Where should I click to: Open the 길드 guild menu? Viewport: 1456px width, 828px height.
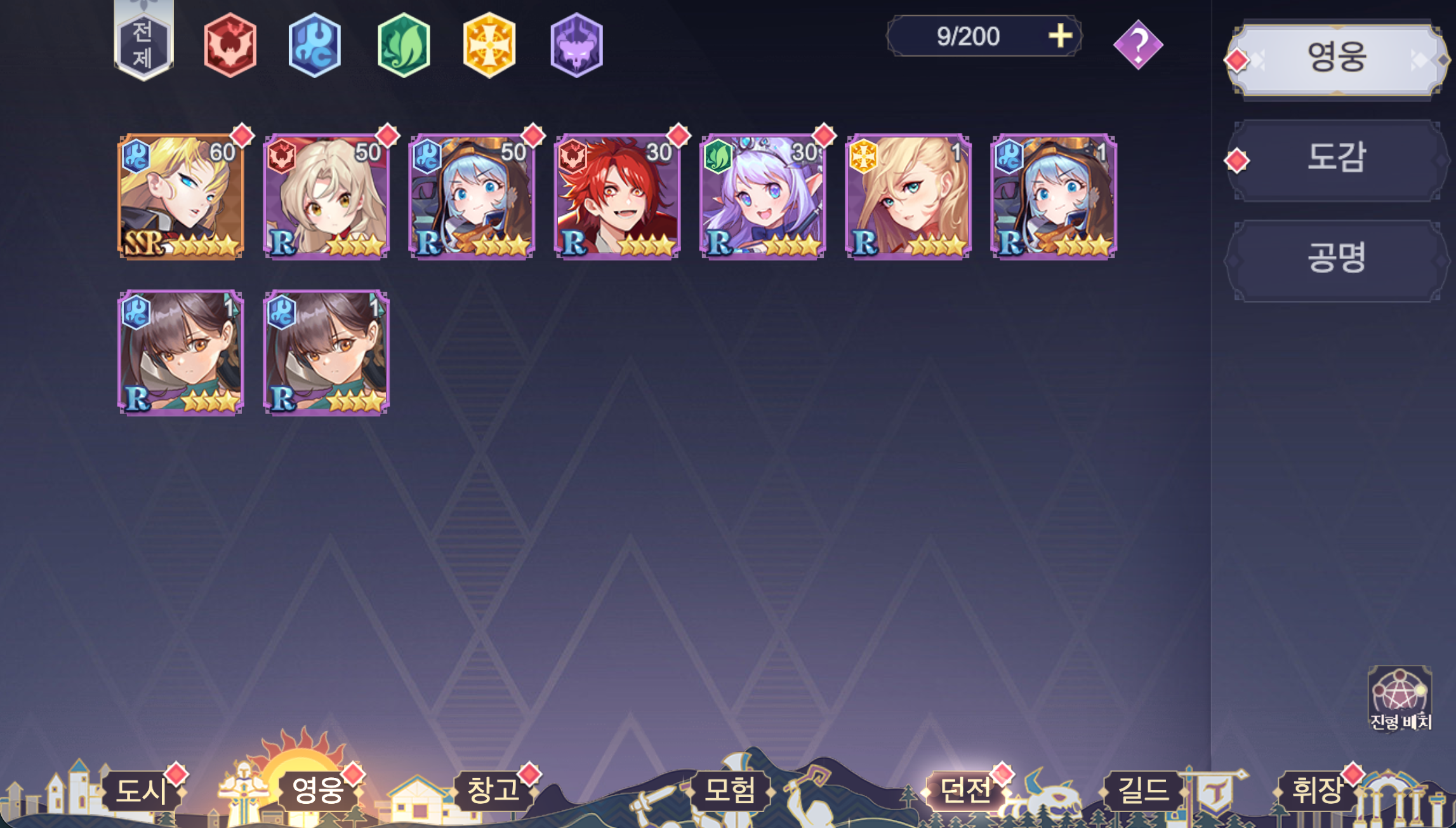click(1142, 791)
